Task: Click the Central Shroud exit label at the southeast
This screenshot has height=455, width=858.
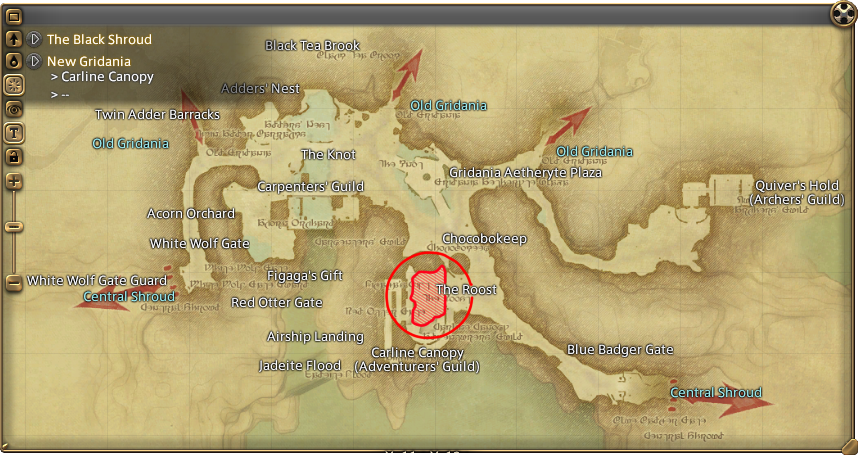Action: [715, 392]
